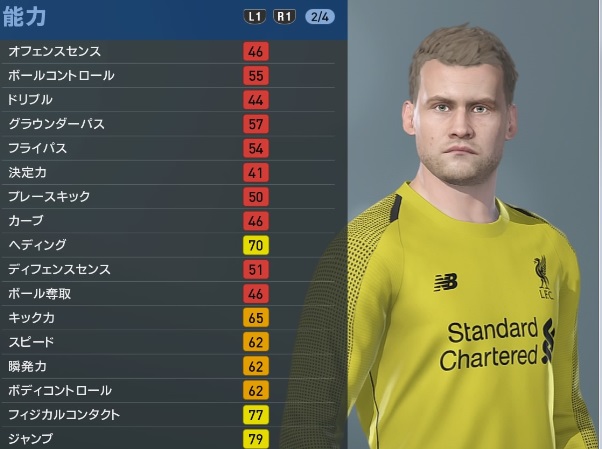Choose the ボールコントロール row
Viewport: 602px width, 449px height.
[170, 75]
